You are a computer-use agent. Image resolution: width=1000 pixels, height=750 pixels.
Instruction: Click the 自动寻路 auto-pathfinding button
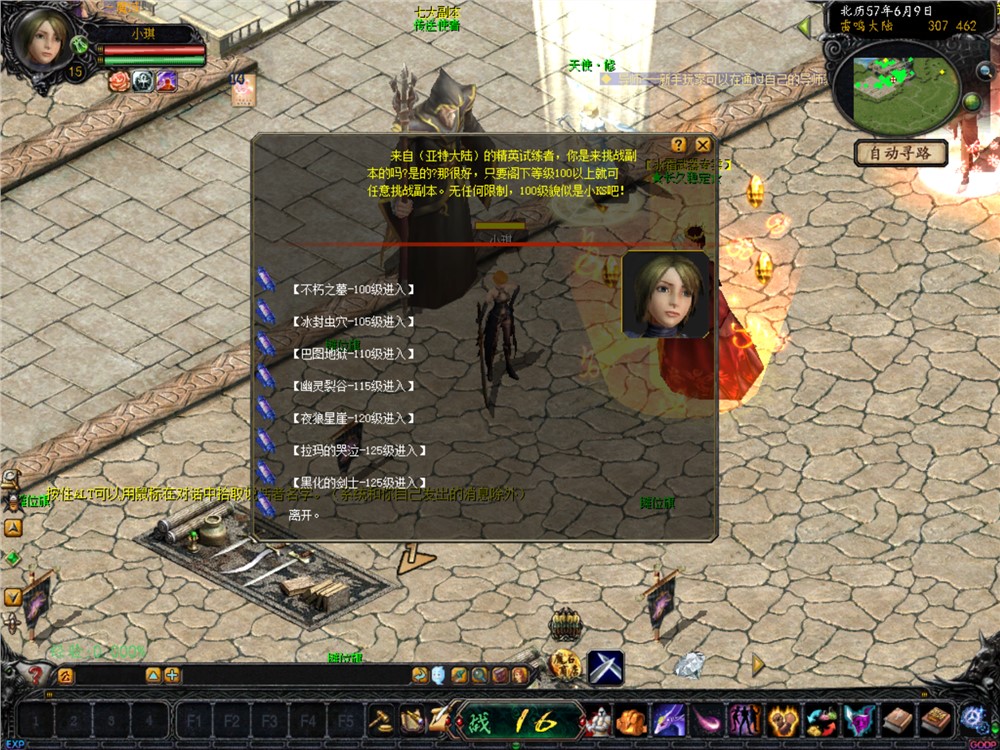[x=900, y=153]
